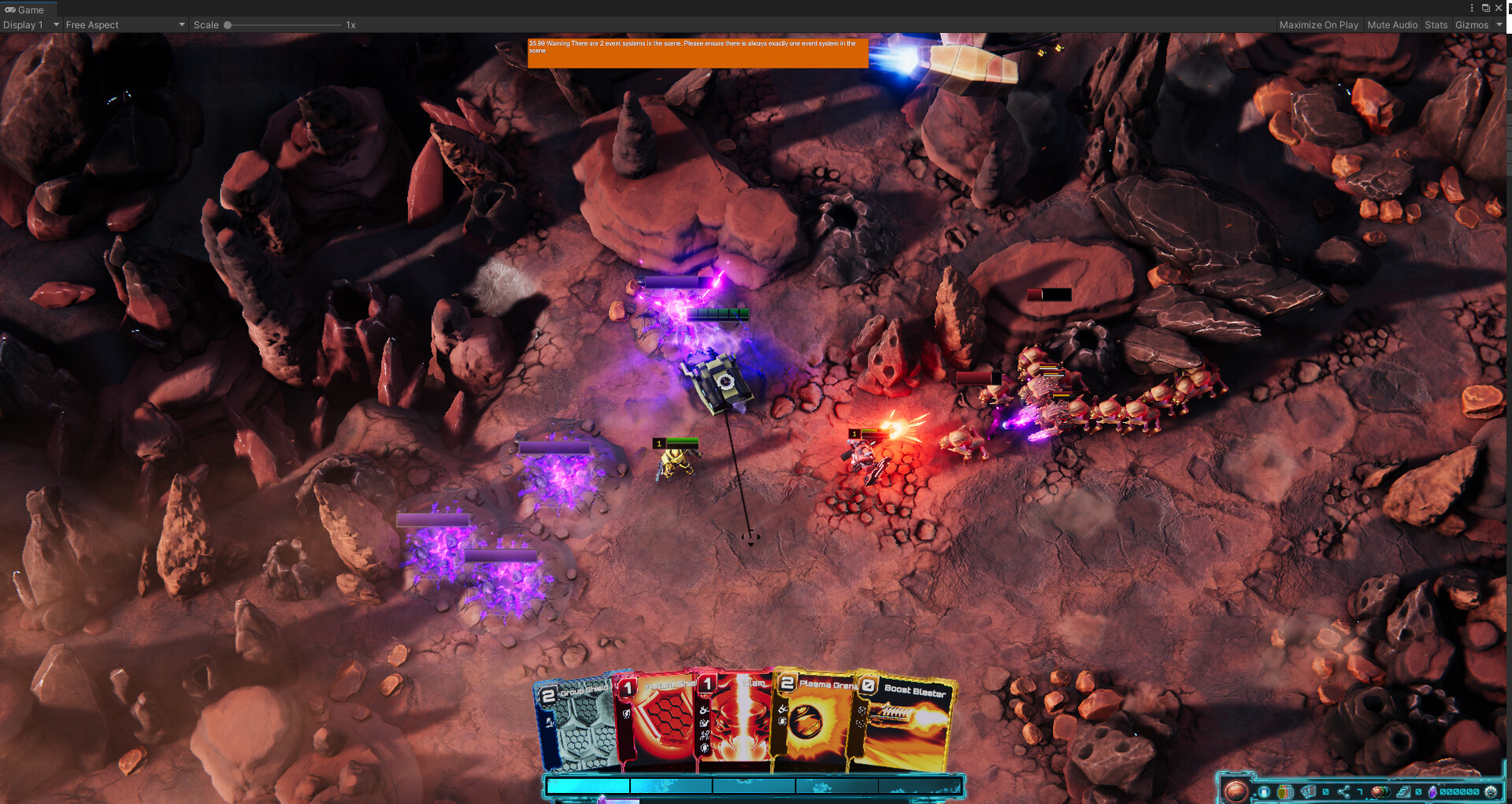Open the Free Aspect dropdown
This screenshot has width=1512, height=804.
tap(124, 24)
